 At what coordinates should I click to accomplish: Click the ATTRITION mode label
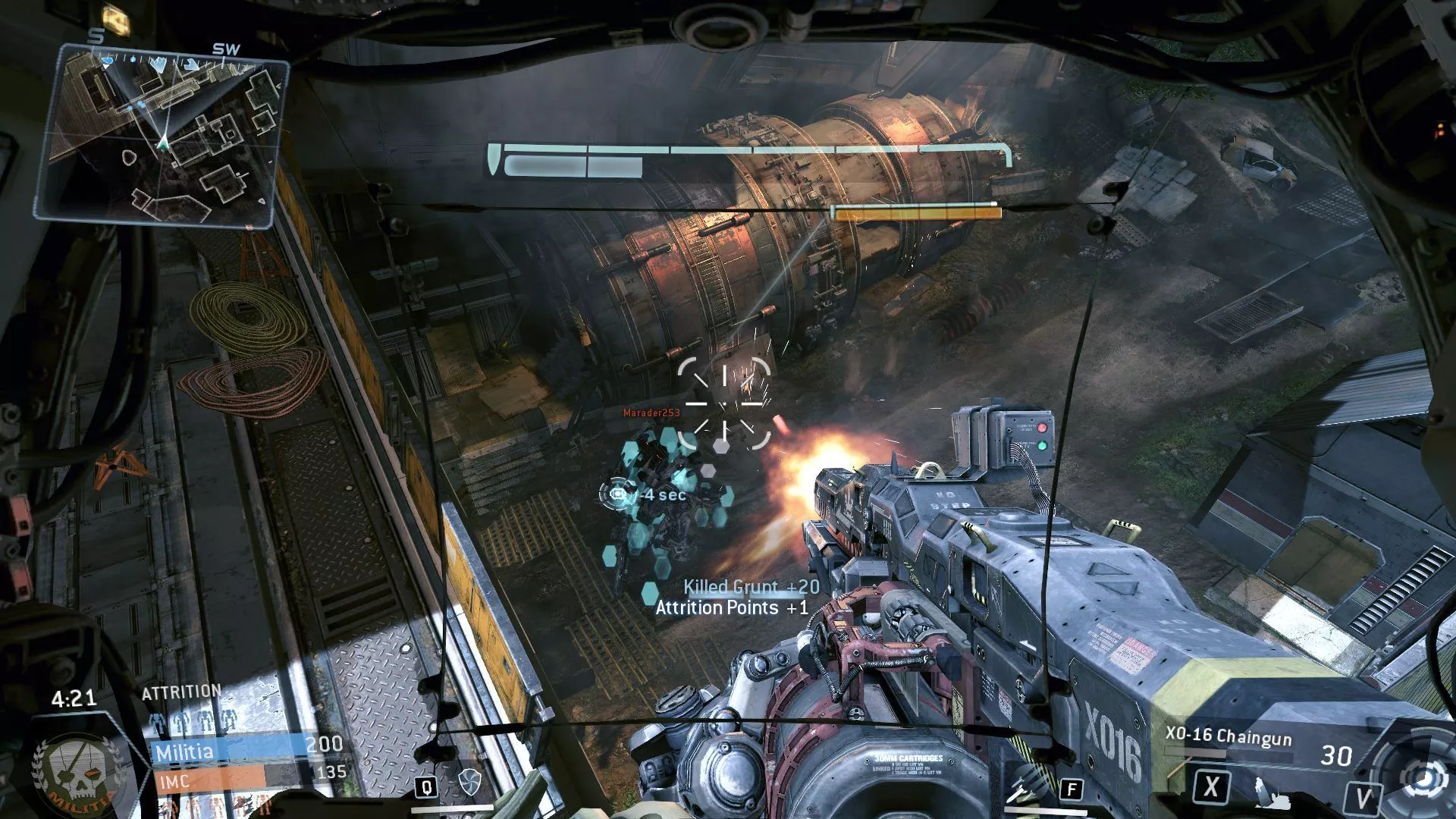(180, 690)
